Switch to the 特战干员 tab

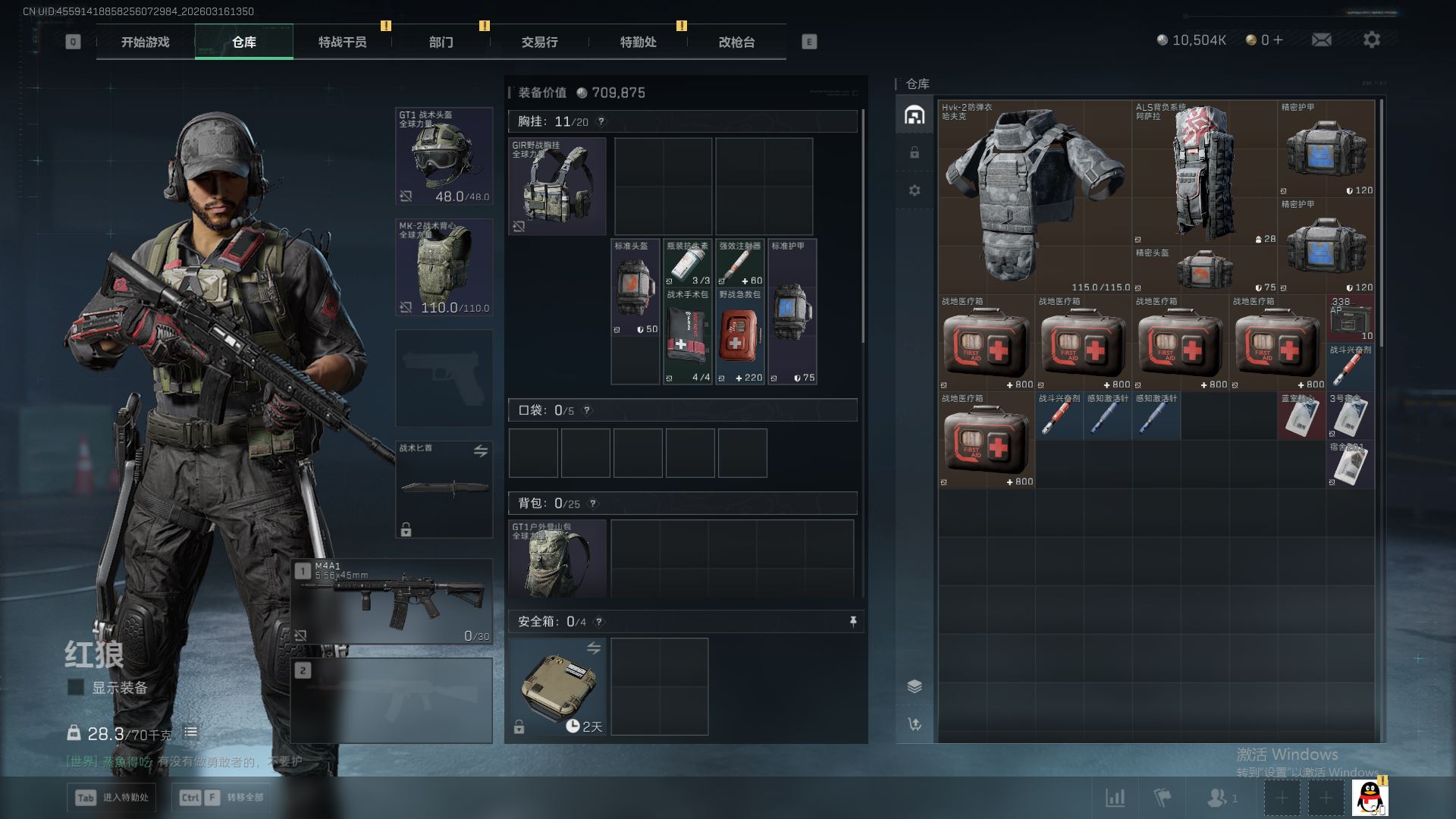[x=342, y=42]
